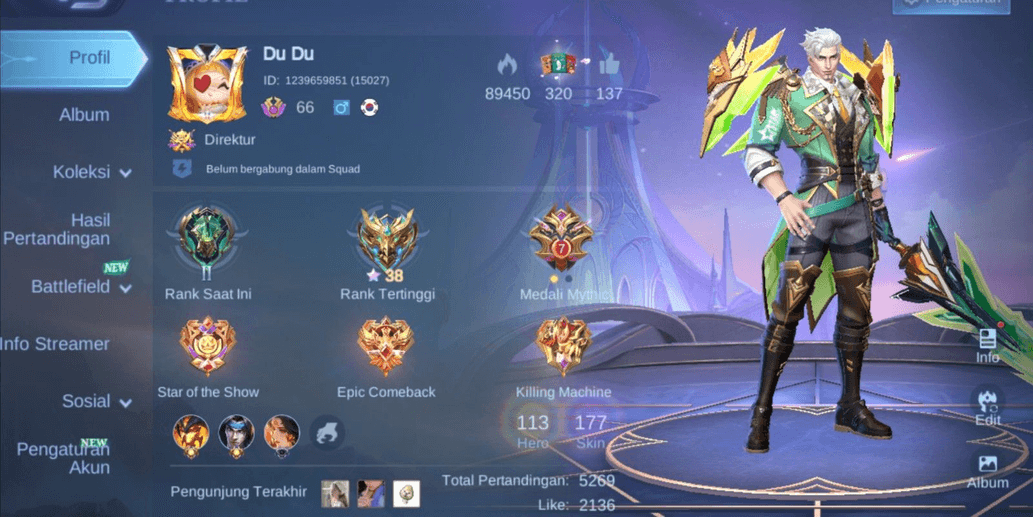The image size is (1033, 517).
Task: Expand the Battlefield menu
Action: click(80, 287)
